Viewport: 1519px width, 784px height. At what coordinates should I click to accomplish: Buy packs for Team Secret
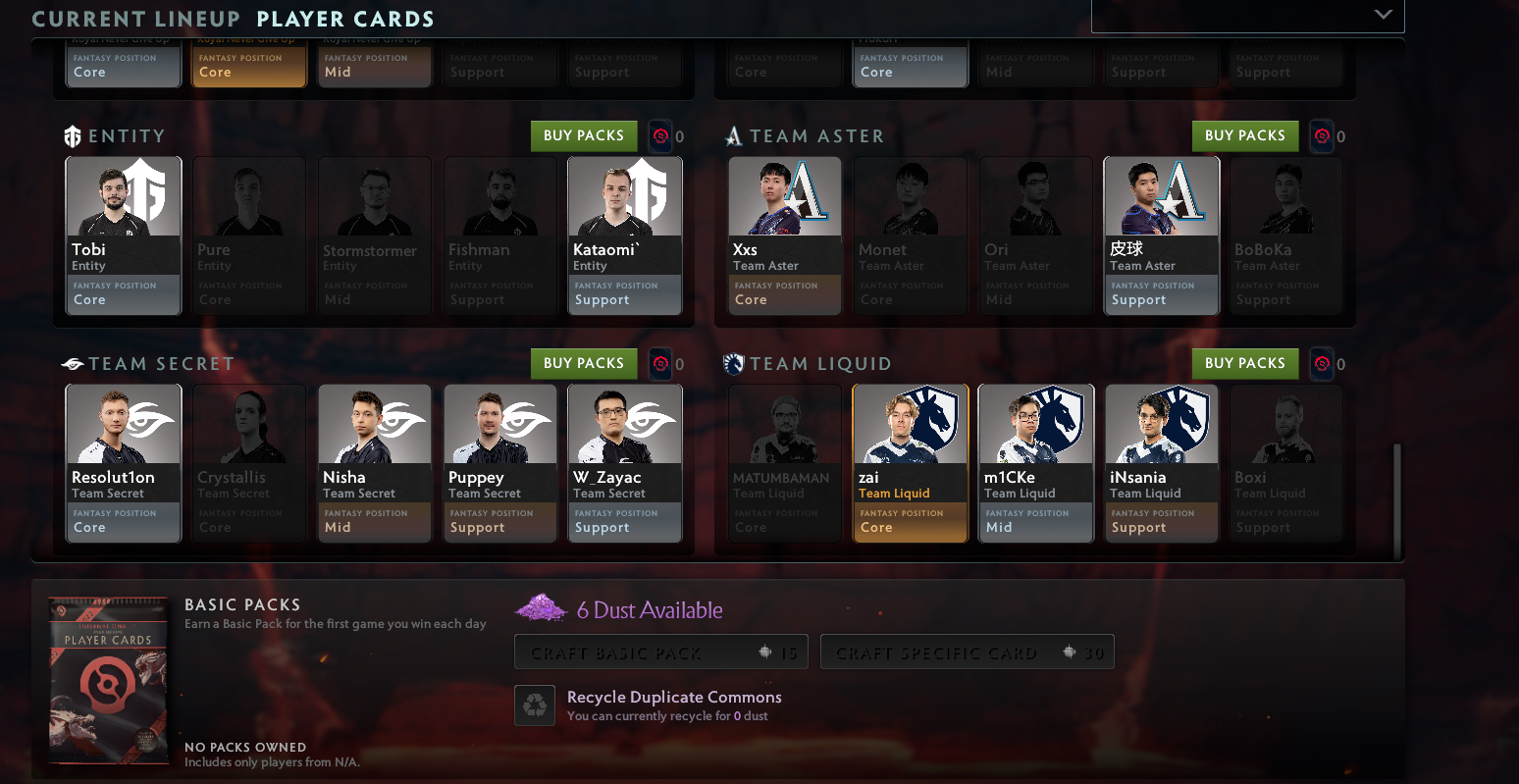[x=584, y=364]
